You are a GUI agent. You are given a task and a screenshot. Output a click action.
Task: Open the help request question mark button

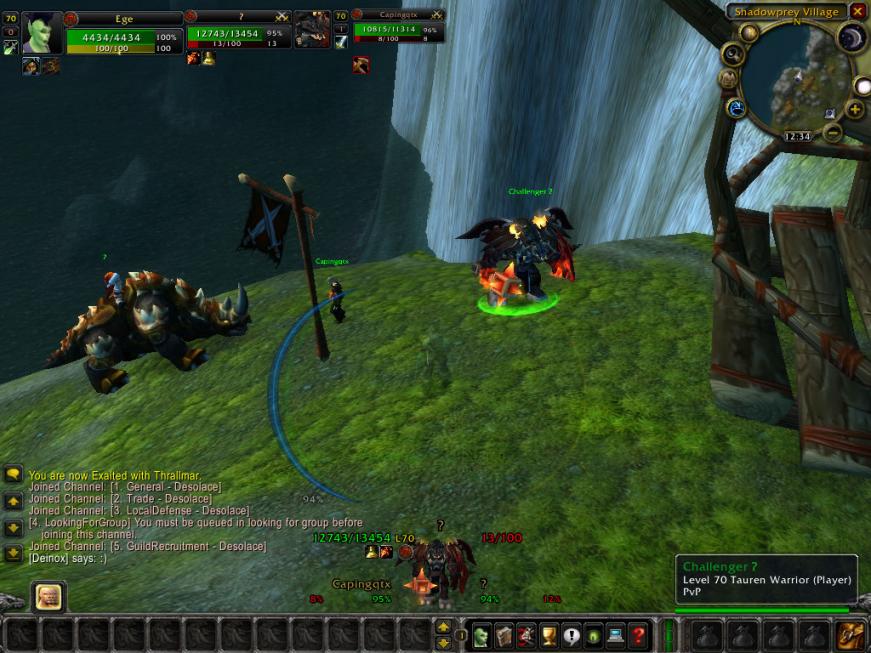pos(638,634)
